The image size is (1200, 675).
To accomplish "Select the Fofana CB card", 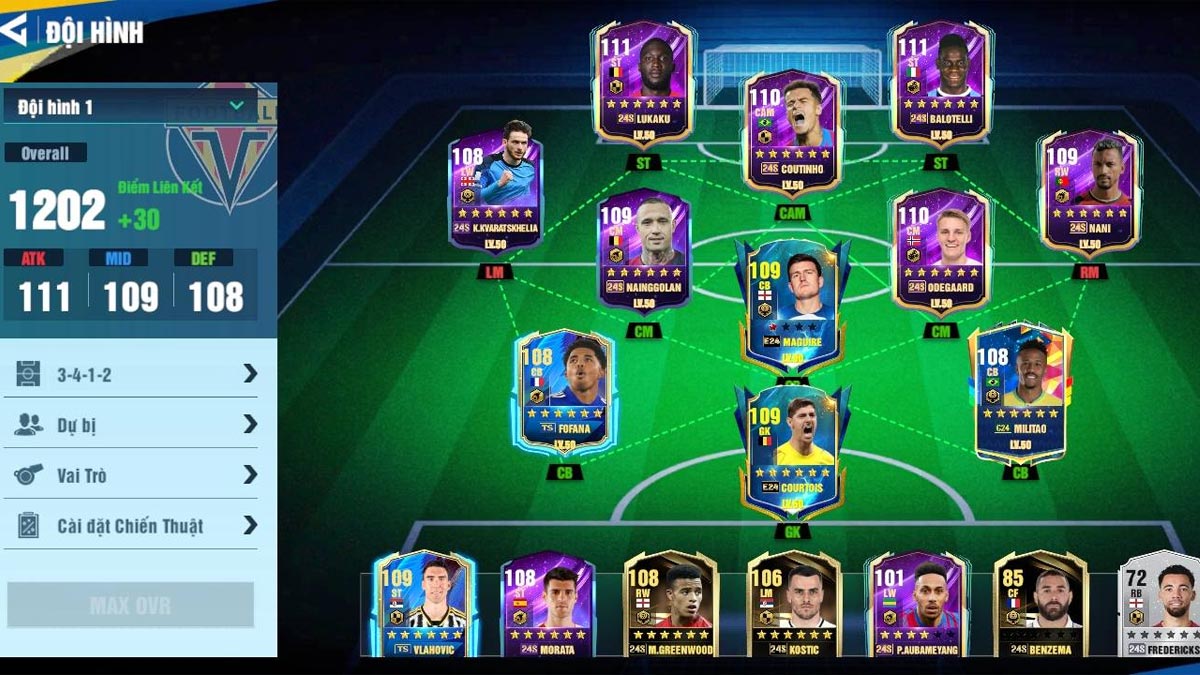I will (x=565, y=392).
